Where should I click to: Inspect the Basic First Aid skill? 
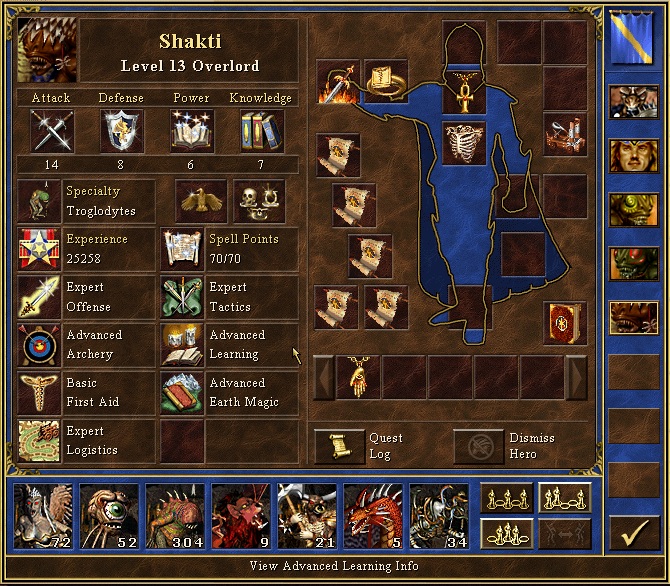coord(38,393)
